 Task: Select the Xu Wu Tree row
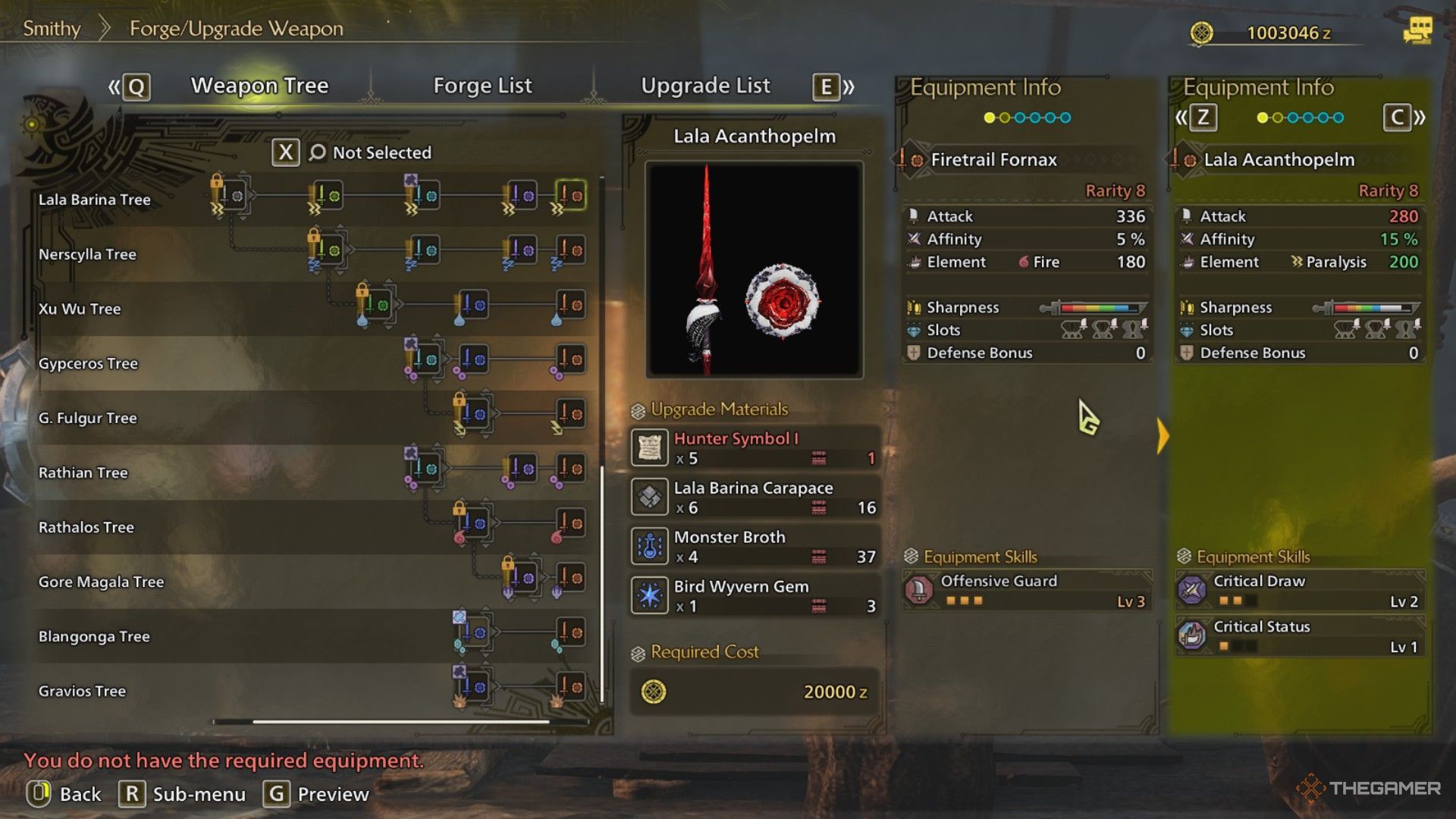click(80, 309)
